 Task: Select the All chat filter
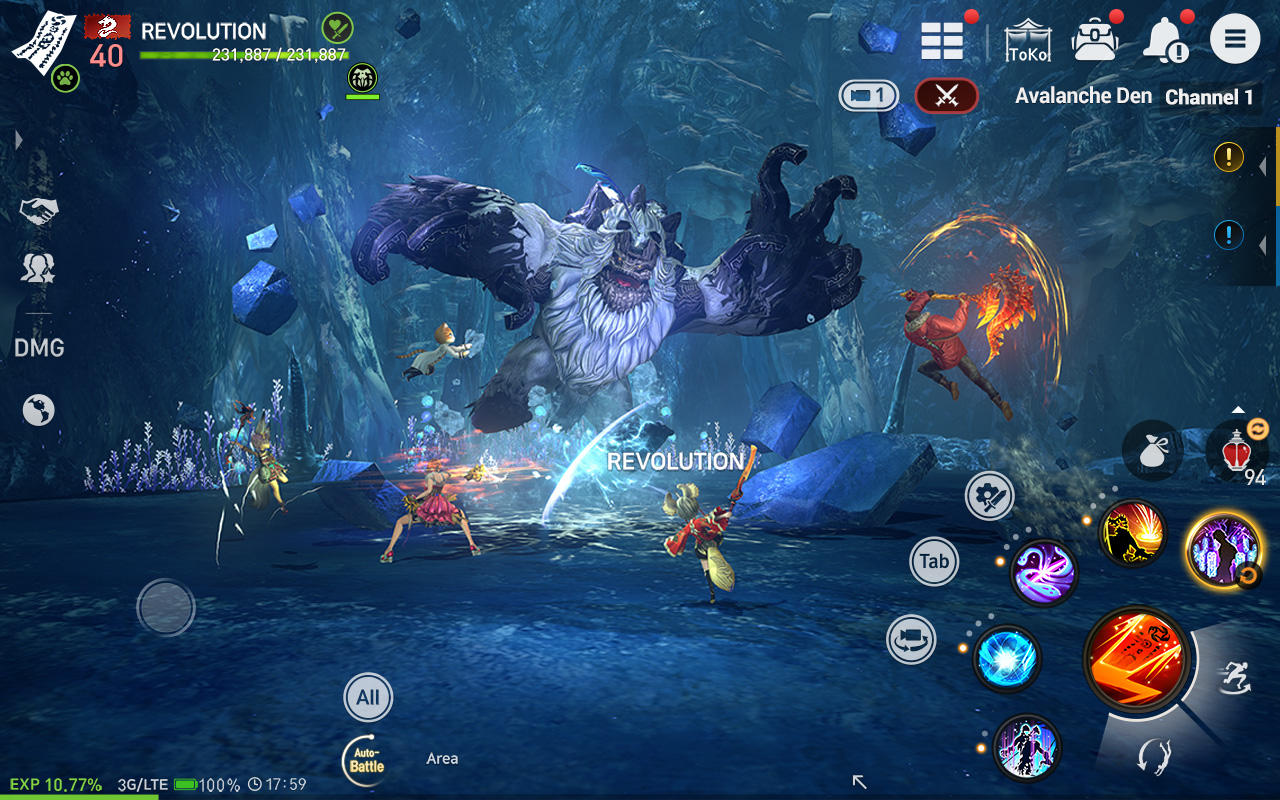(367, 697)
